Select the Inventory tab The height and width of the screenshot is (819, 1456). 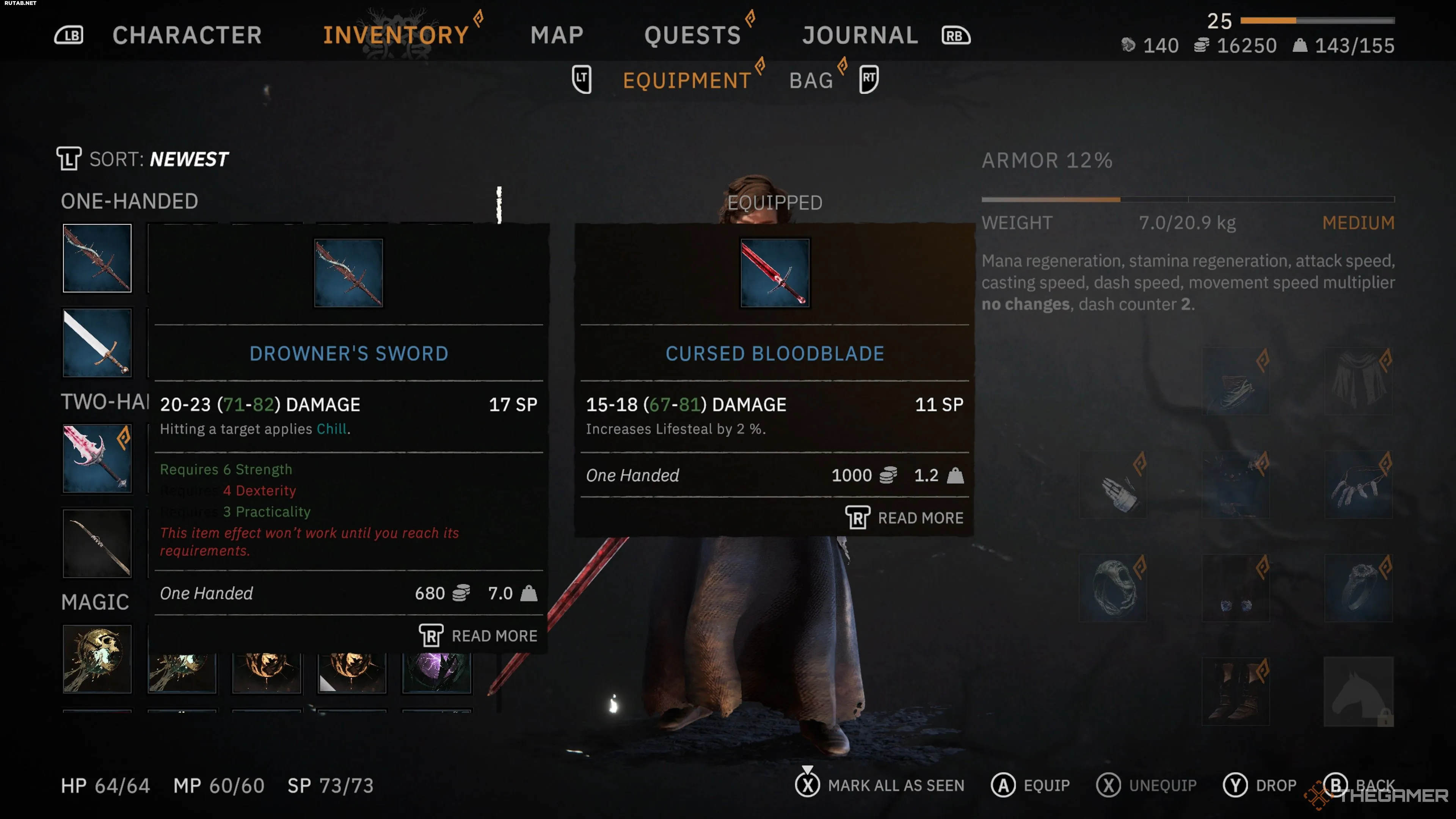pyautogui.click(x=395, y=35)
